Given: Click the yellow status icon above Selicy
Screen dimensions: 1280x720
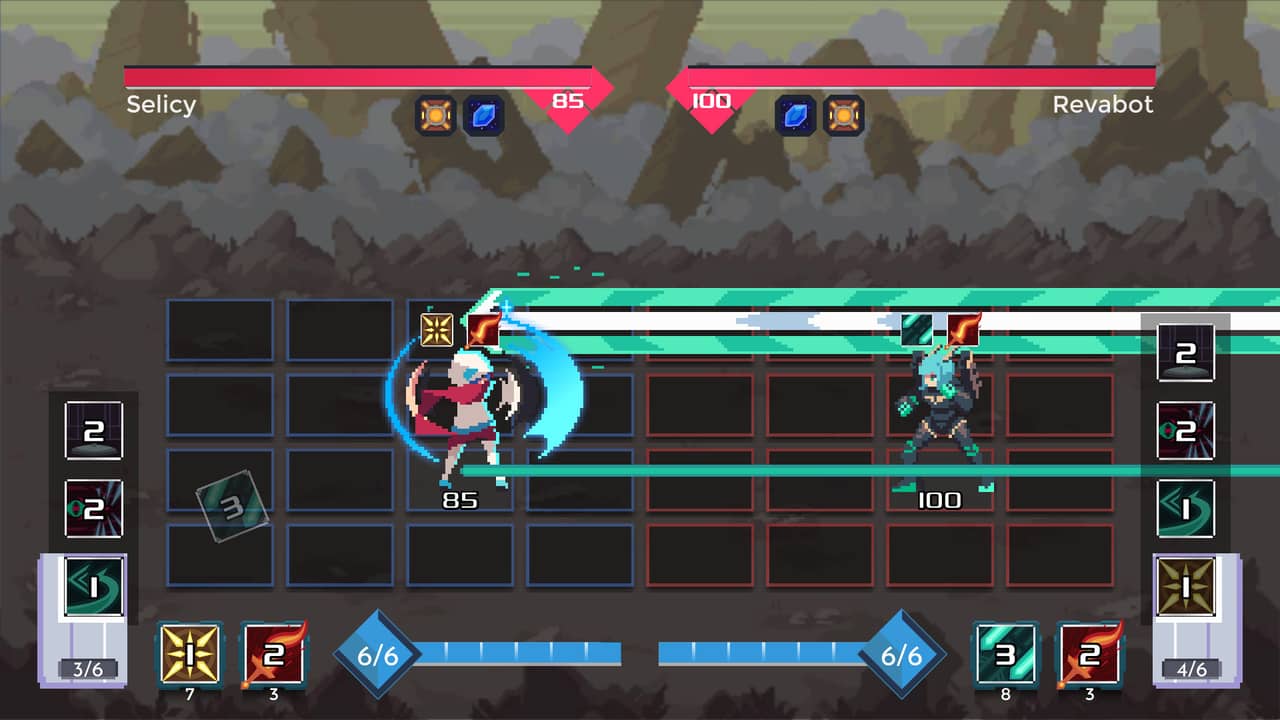Looking at the screenshot, I should tap(437, 328).
